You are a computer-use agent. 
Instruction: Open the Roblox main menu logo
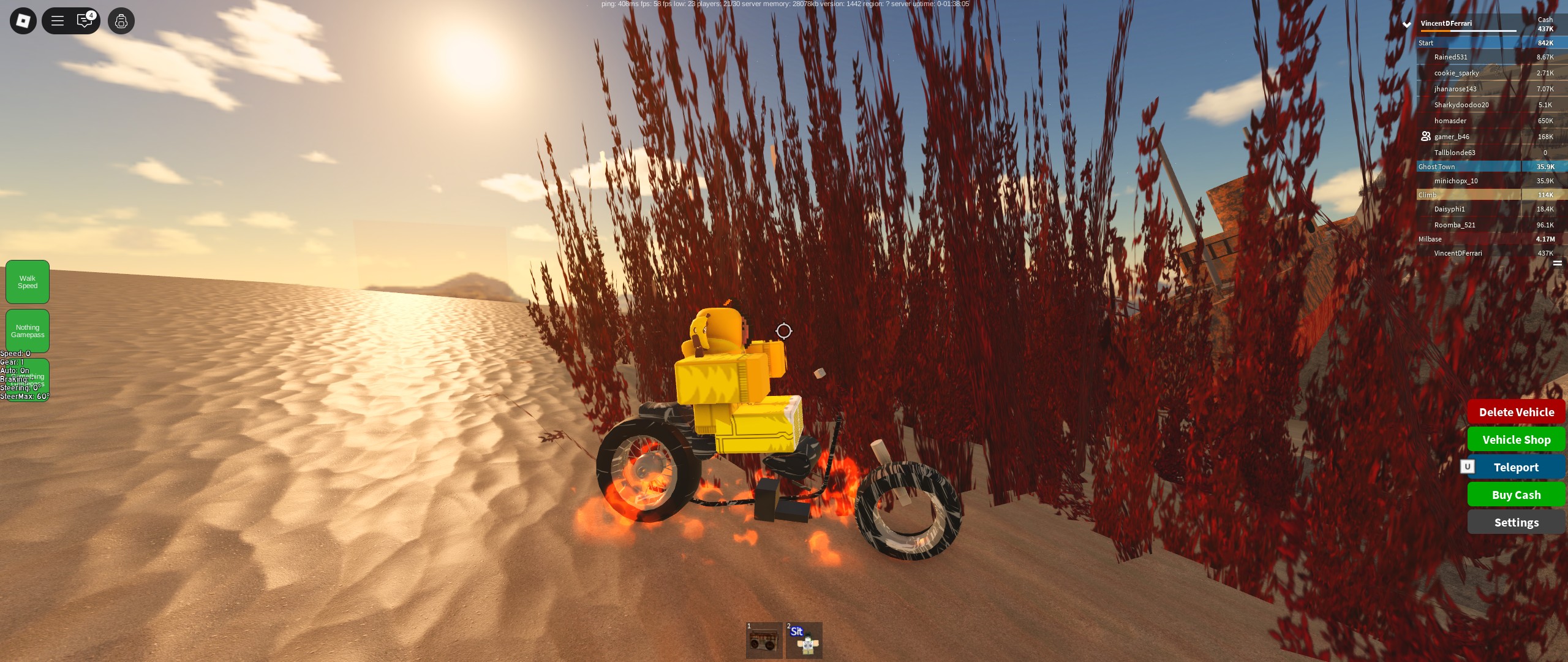click(x=23, y=21)
